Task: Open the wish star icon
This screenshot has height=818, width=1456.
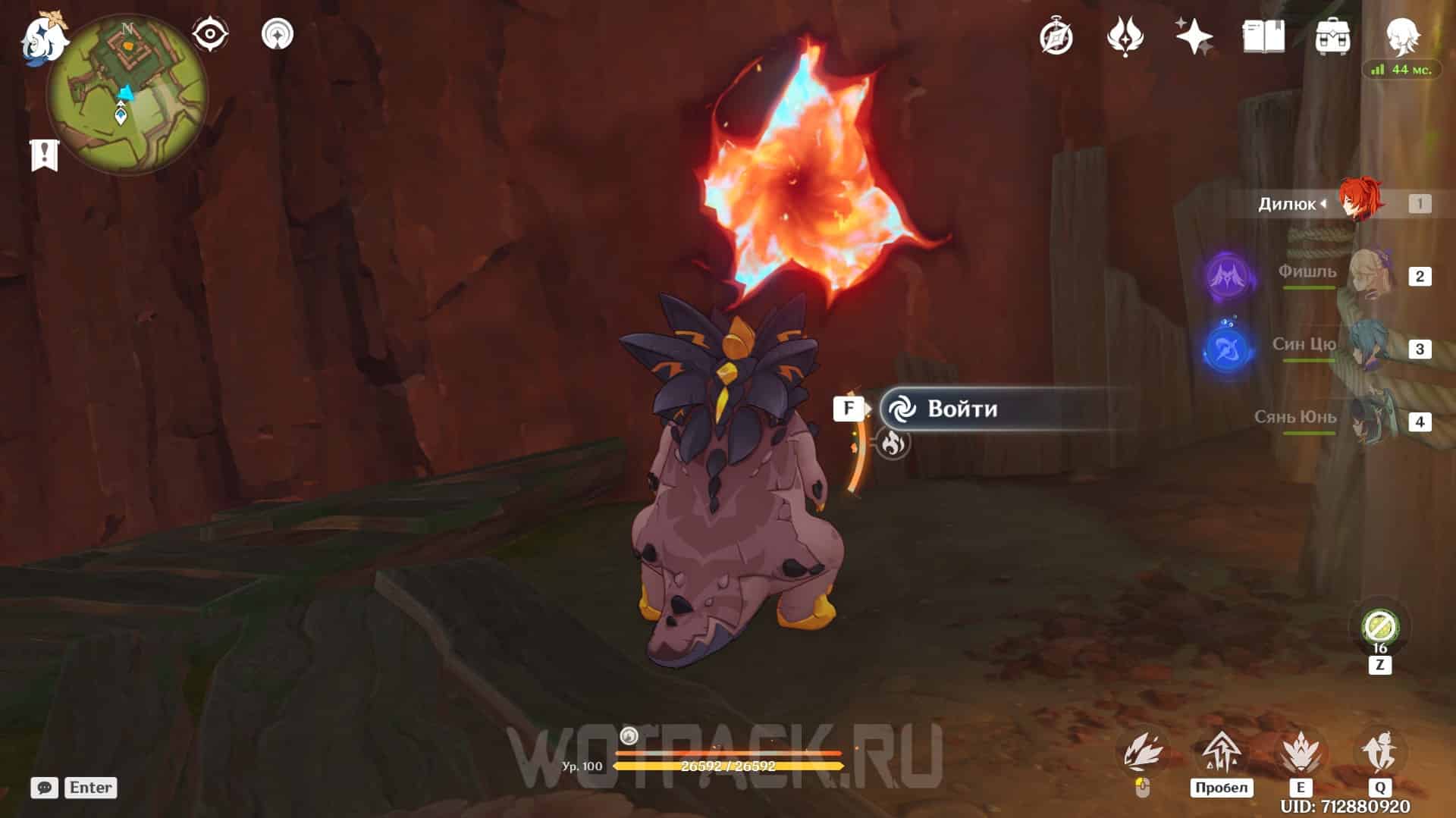Action: [1194, 36]
